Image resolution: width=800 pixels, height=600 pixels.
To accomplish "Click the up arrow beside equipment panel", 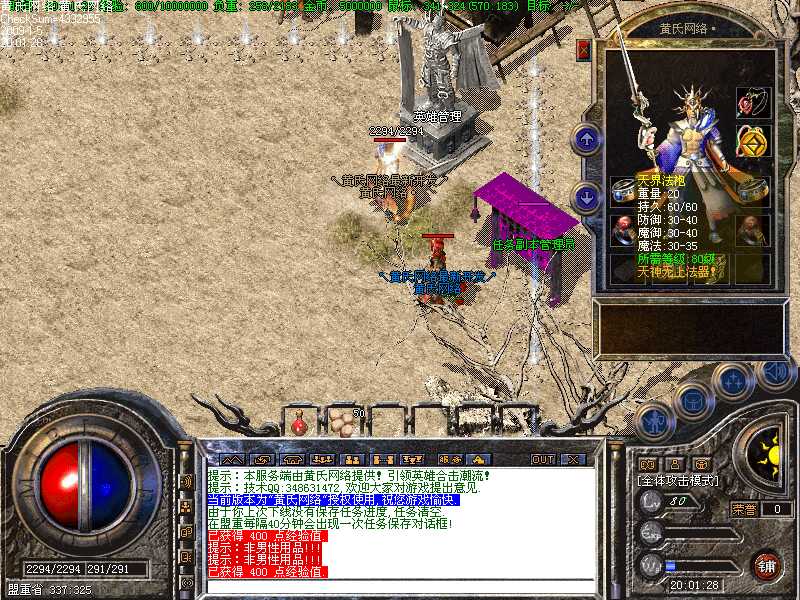I will 587,138.
